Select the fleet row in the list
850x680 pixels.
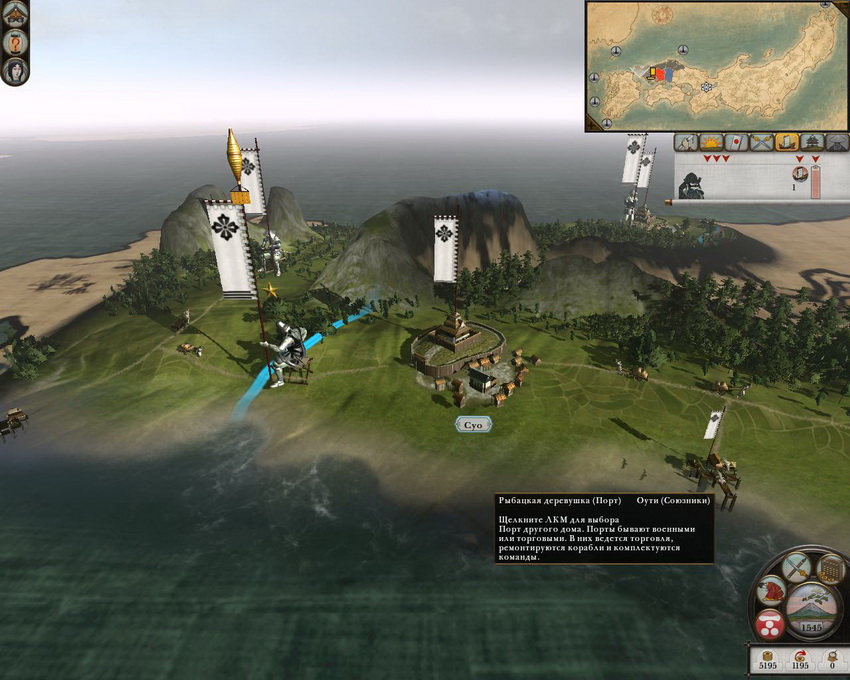(740, 182)
